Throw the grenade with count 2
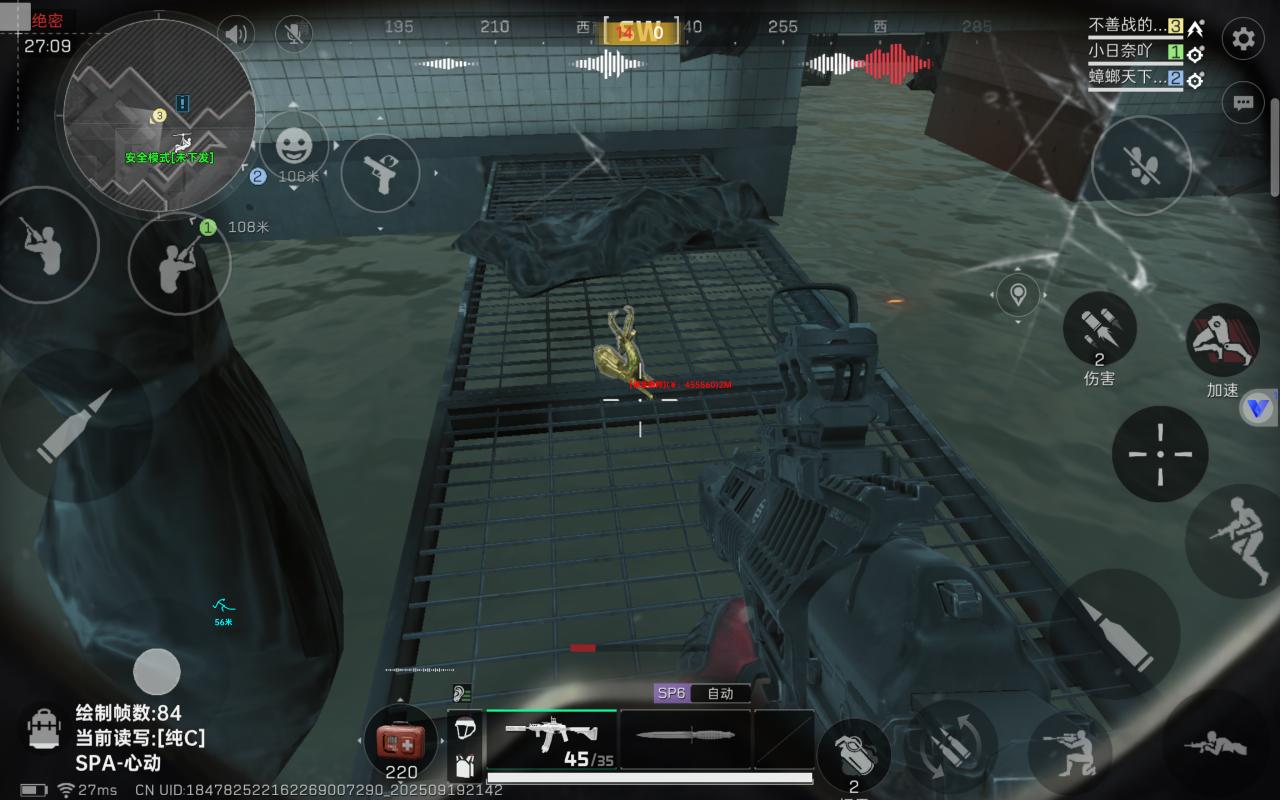 pyautogui.click(x=853, y=756)
